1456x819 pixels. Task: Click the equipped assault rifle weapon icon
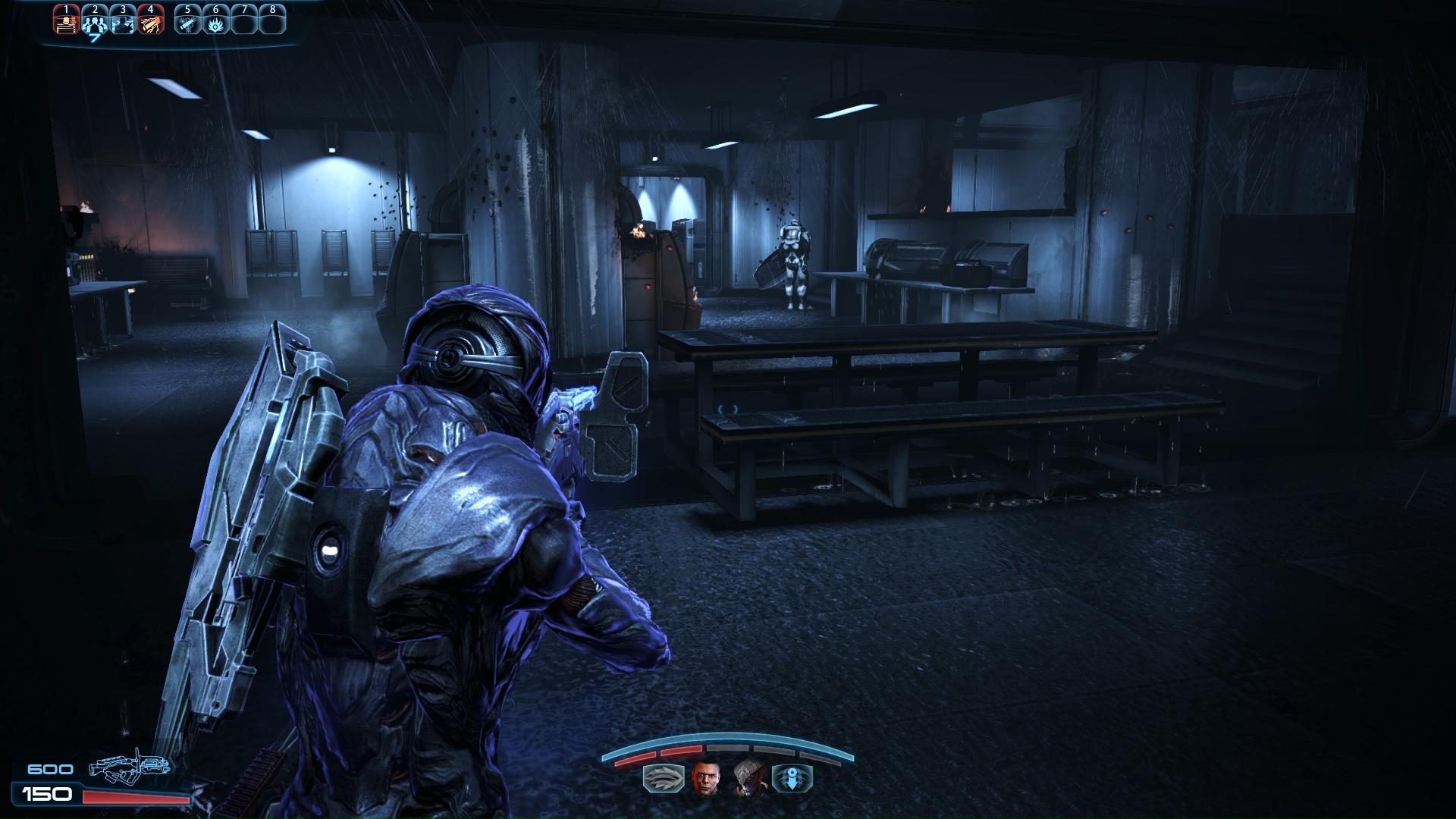(129, 768)
